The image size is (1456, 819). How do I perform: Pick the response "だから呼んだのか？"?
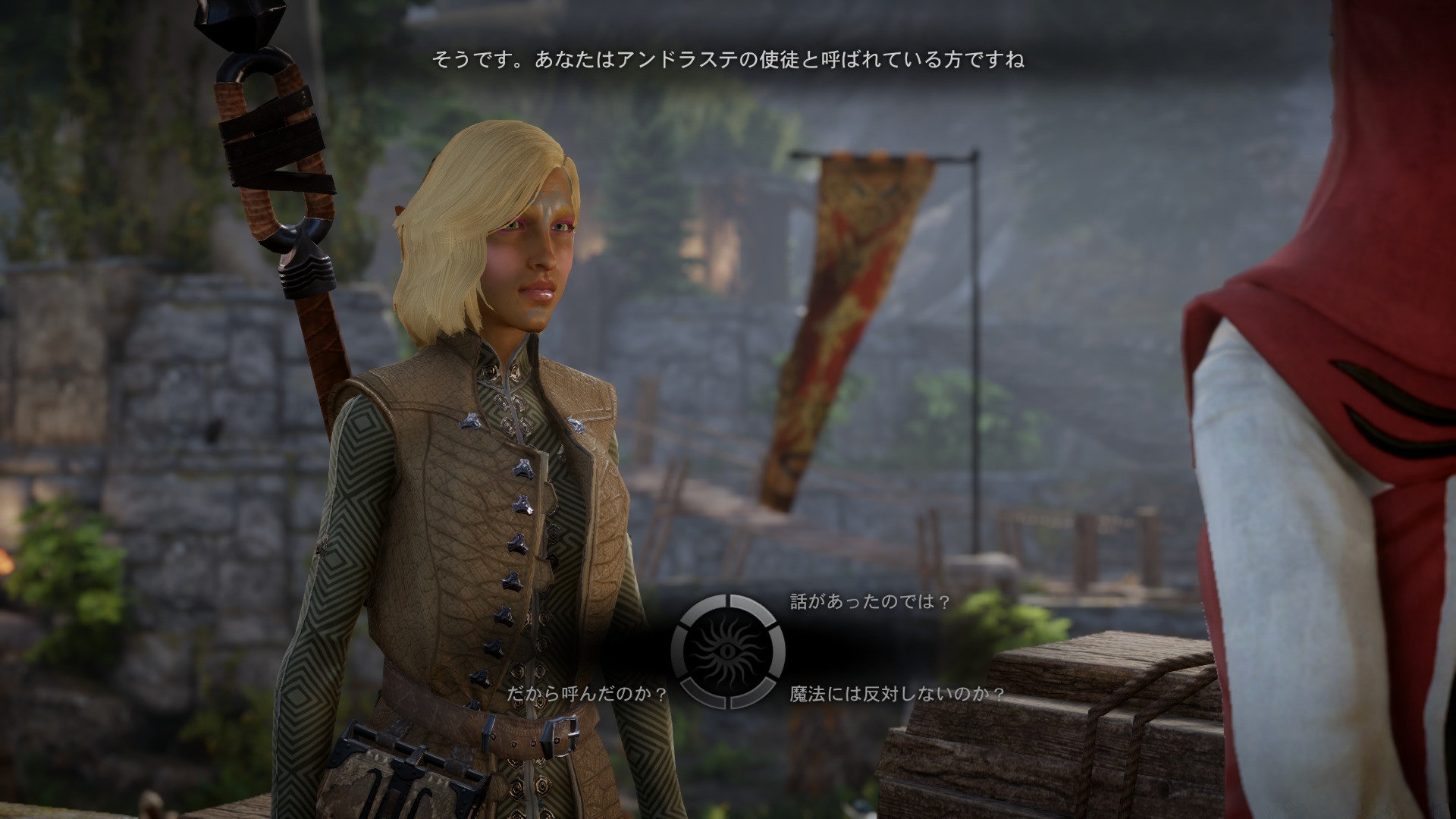pos(588,693)
